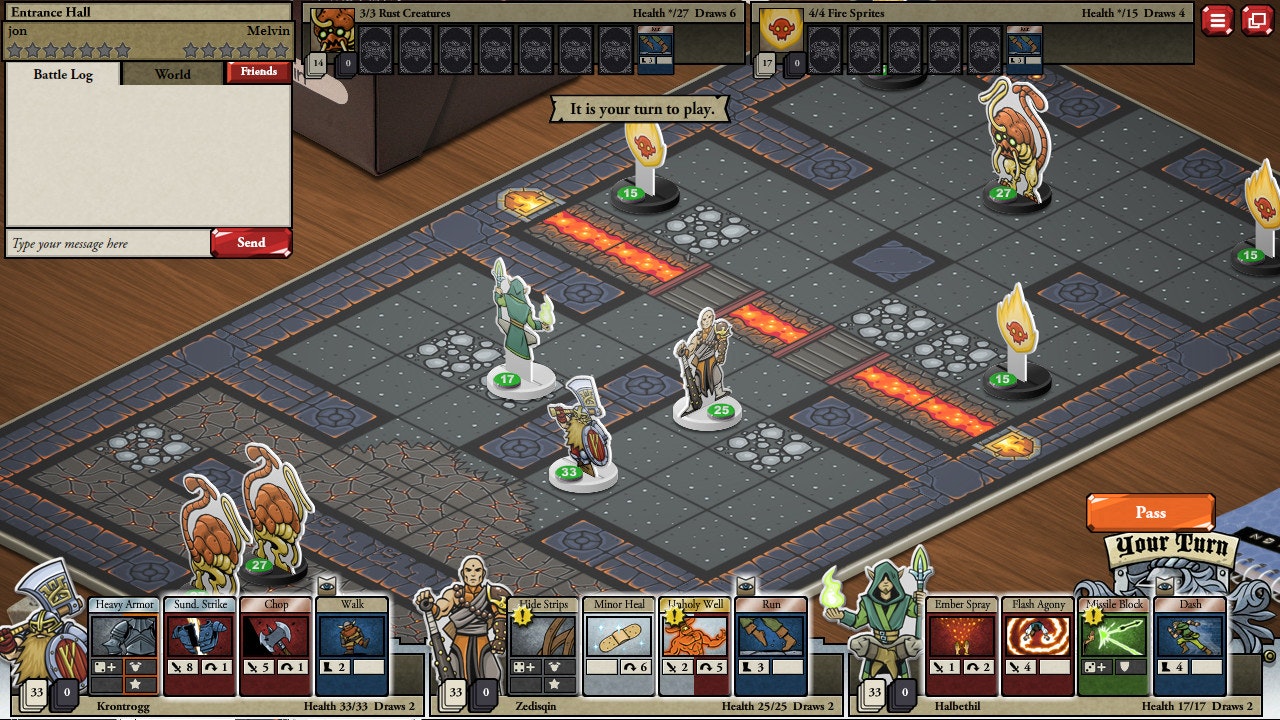Type in the chat message field
The height and width of the screenshot is (720, 1280).
click(x=108, y=244)
